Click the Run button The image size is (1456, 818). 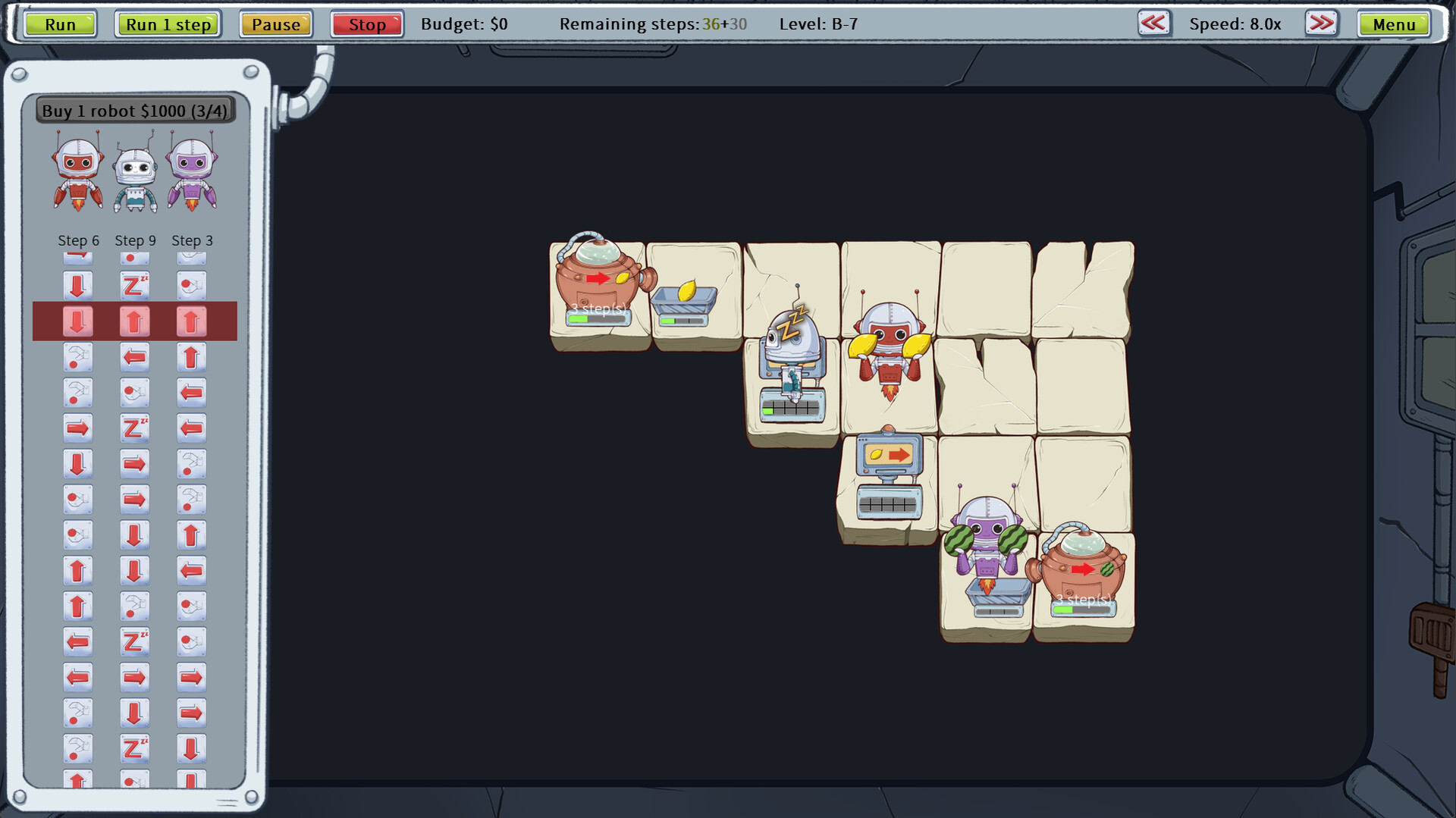point(59,24)
